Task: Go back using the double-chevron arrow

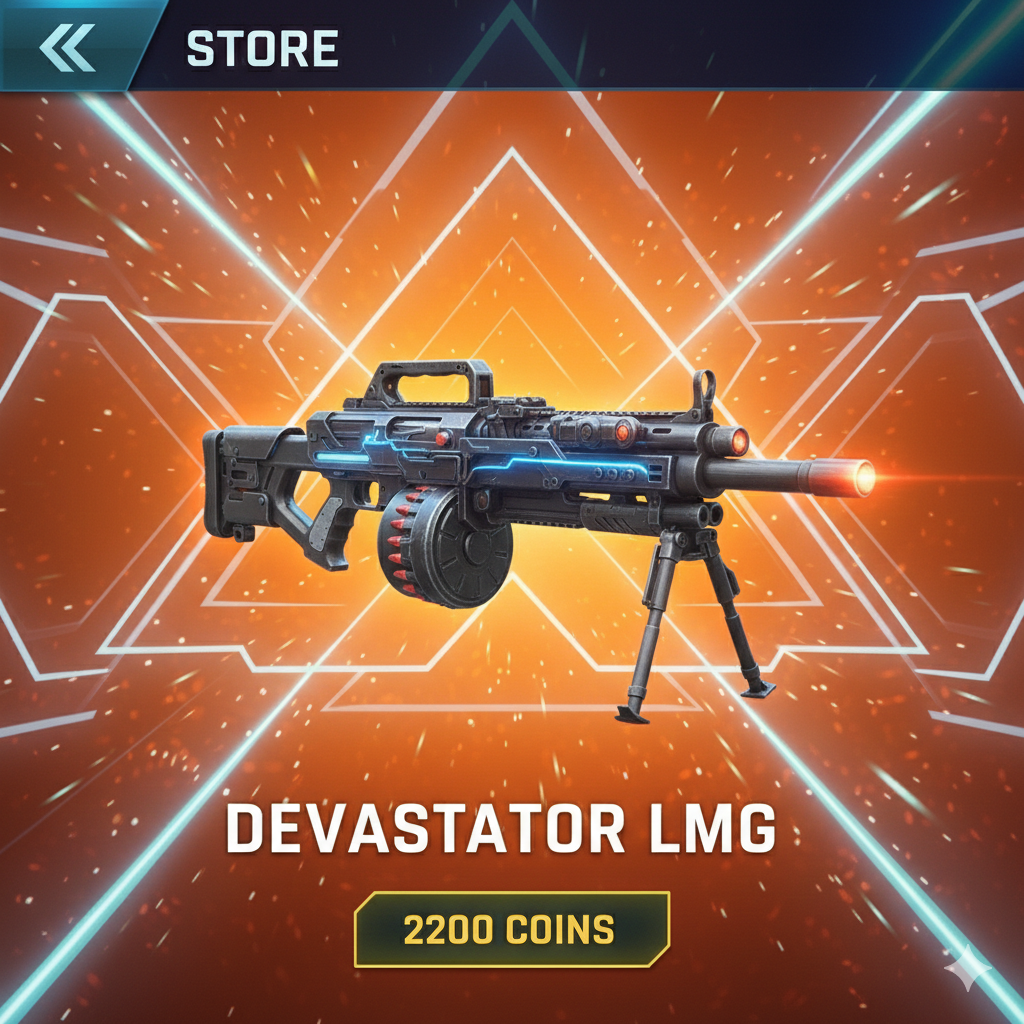Action: 67,47
